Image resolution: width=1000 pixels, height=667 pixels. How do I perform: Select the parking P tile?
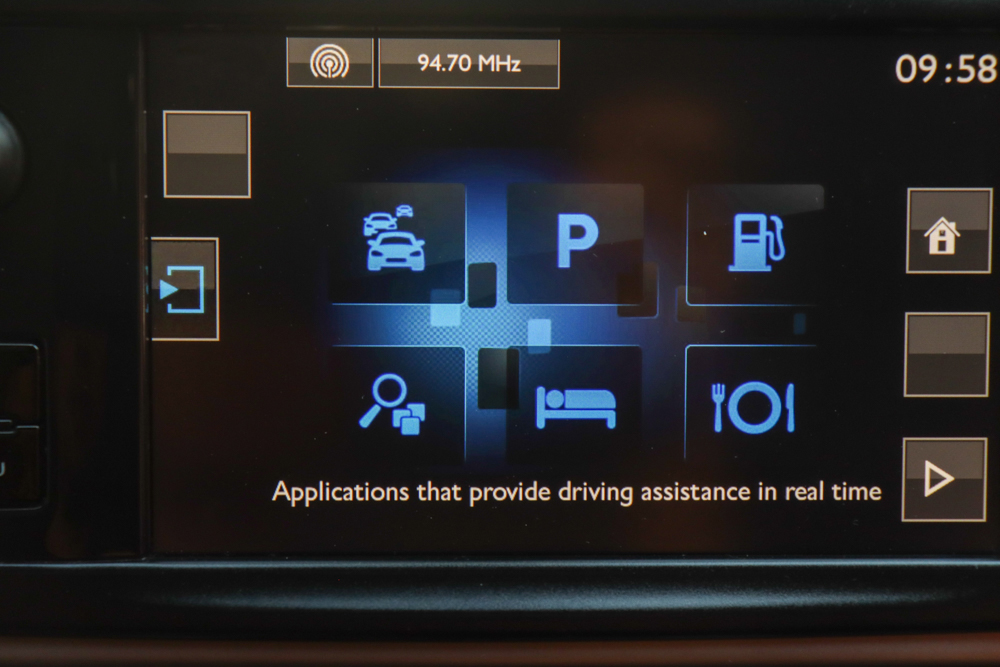pyautogui.click(x=575, y=243)
